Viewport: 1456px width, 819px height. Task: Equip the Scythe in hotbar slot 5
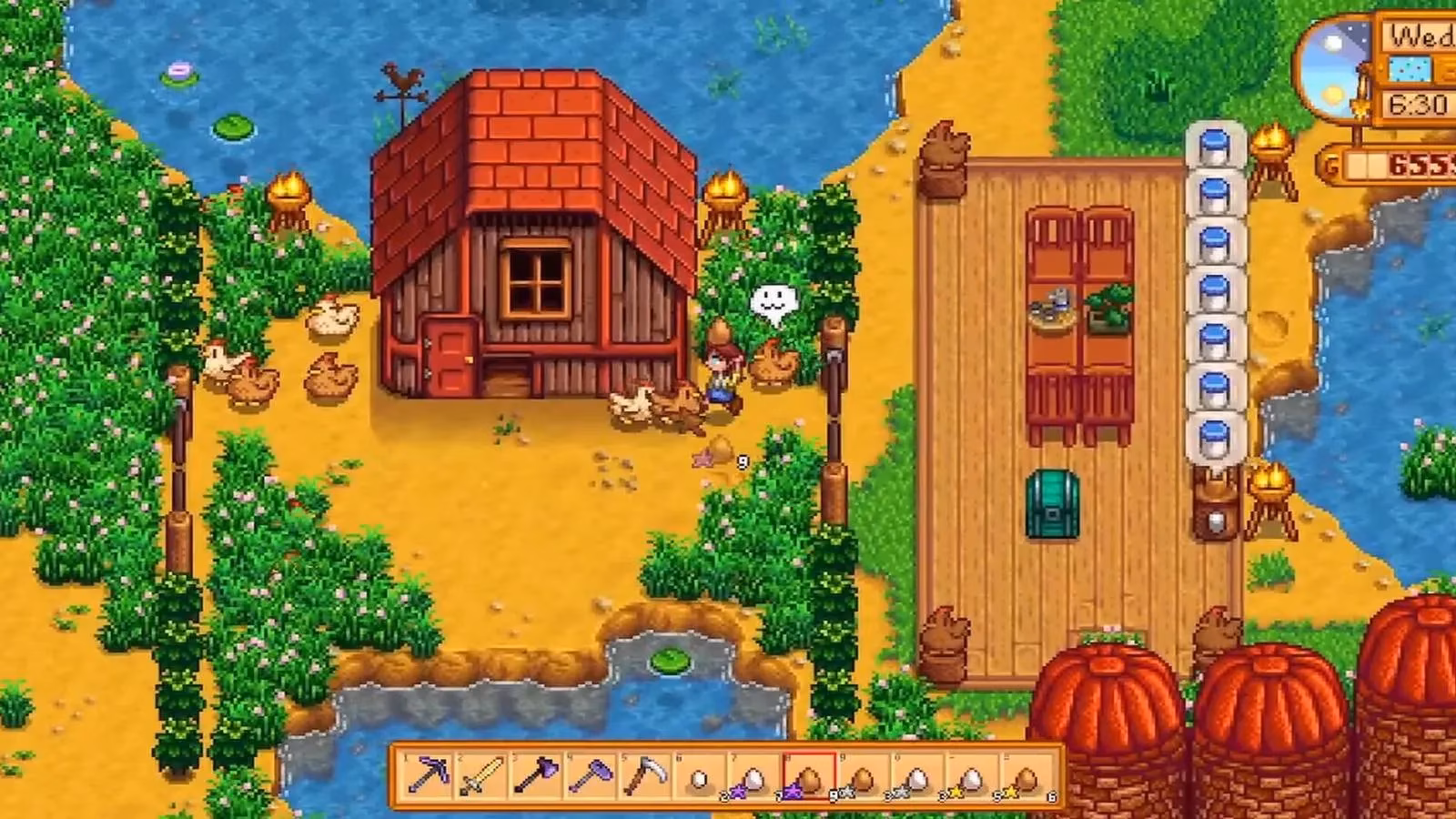pos(643,773)
